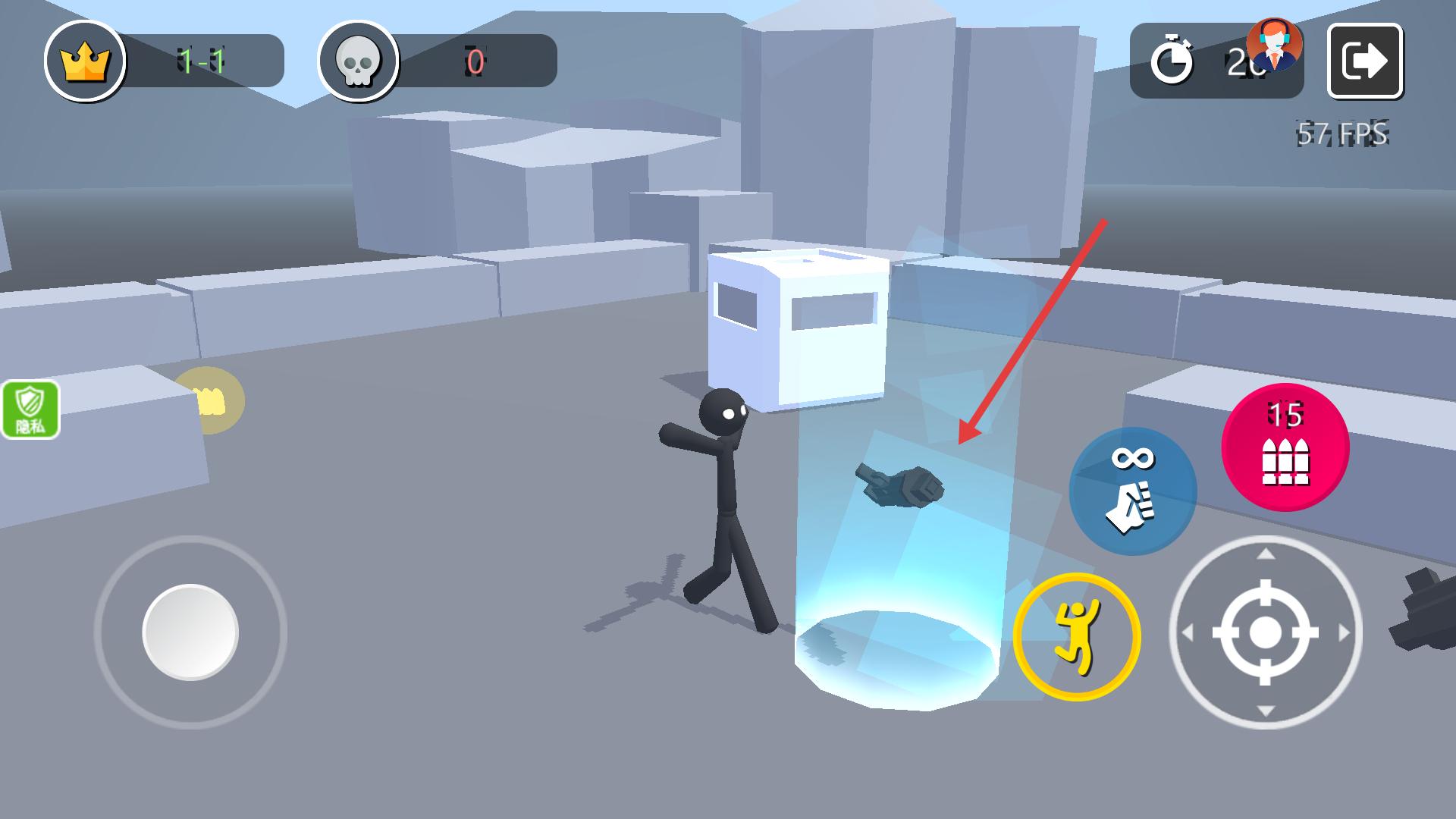This screenshot has width=1456, height=819.
Task: Touch the movement joystick knob
Action: 190,632
